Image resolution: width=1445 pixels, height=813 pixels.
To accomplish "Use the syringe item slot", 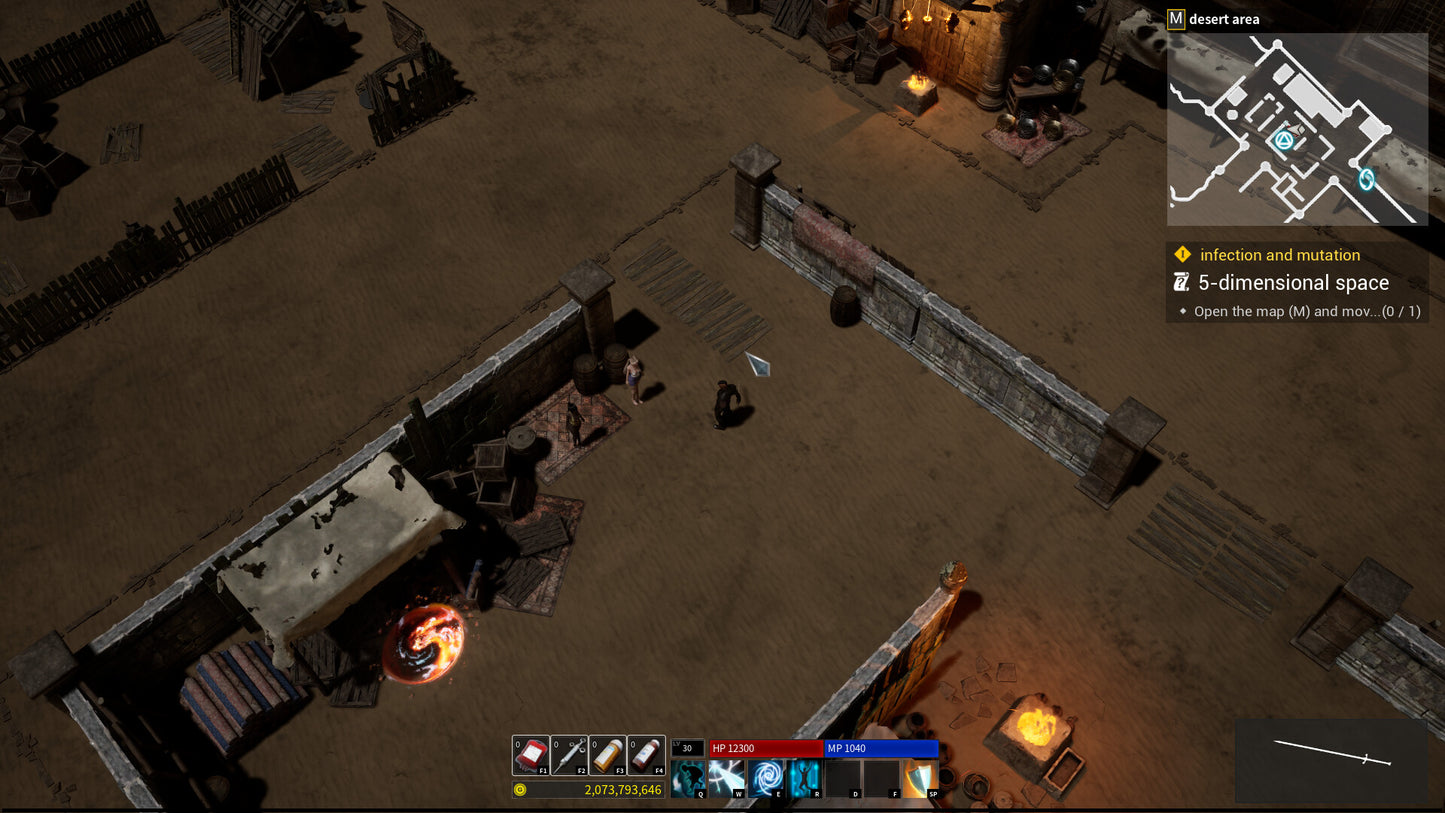I will pos(569,755).
